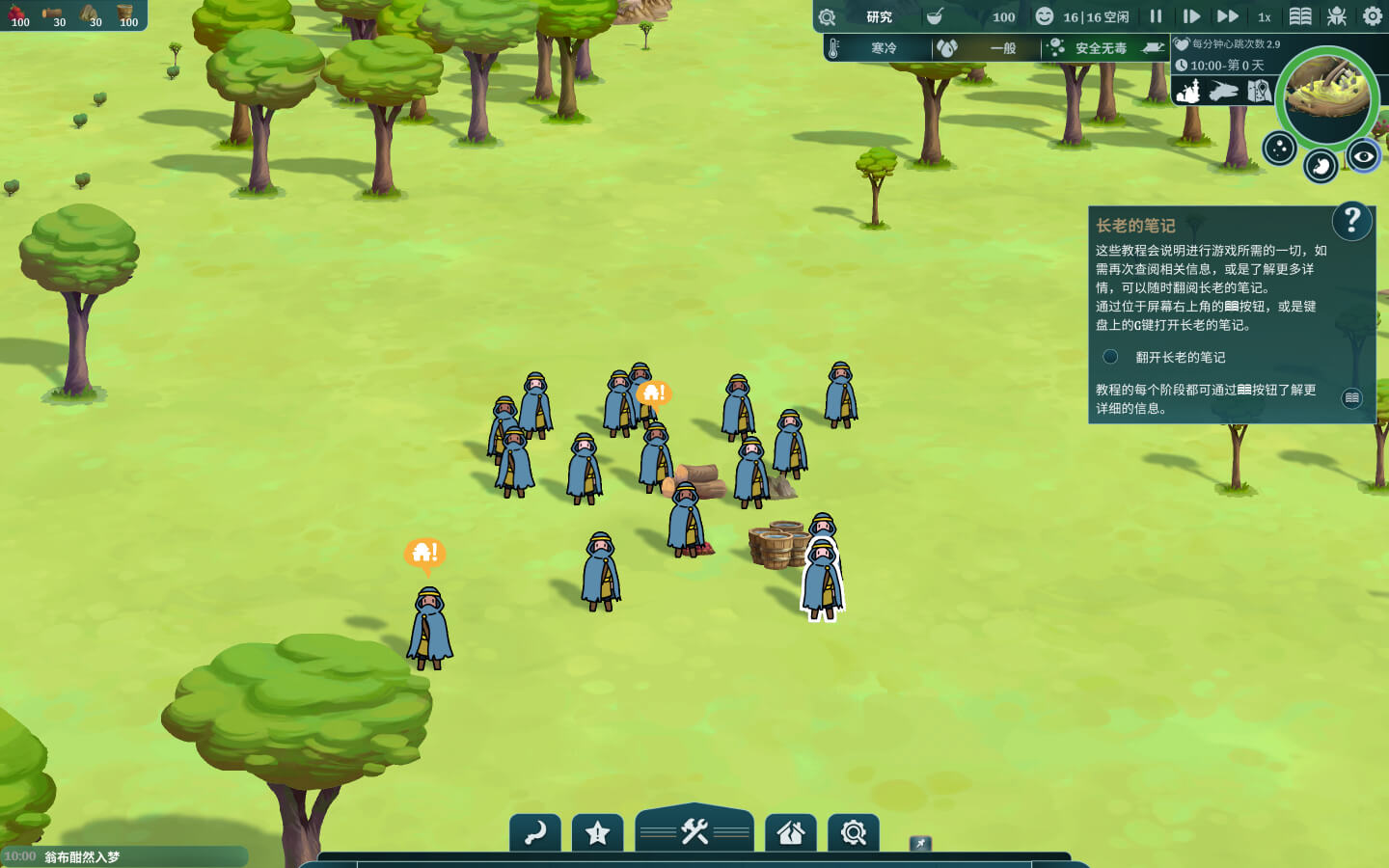Click the spores bubble button
This screenshot has height=868, width=1389.
coord(1279,149)
